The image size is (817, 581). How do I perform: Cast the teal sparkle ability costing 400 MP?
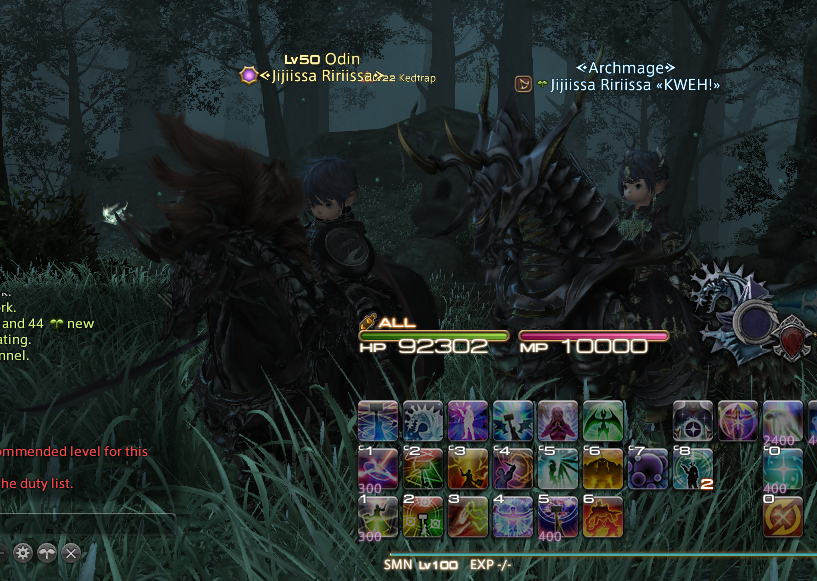pos(783,468)
